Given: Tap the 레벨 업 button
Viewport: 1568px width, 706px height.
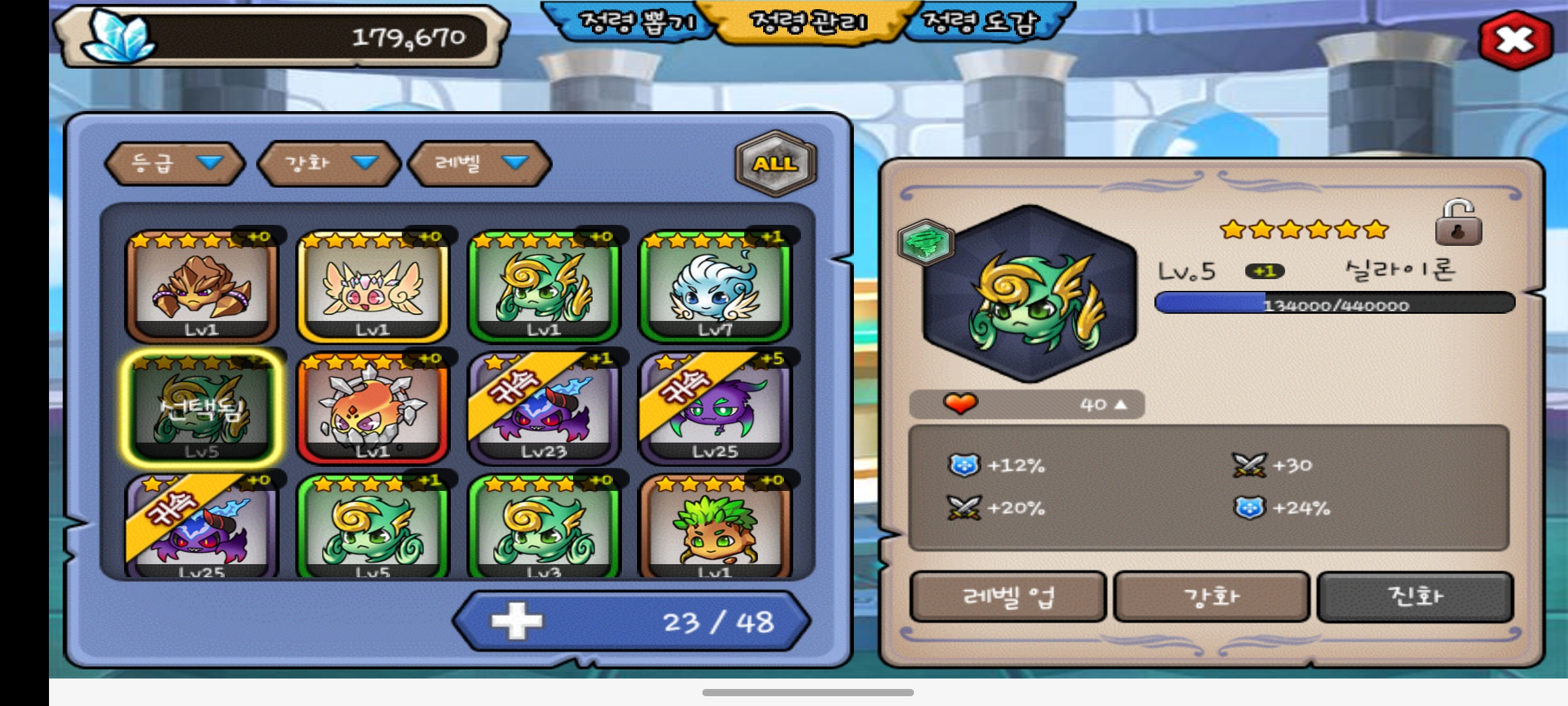Looking at the screenshot, I should click(1007, 596).
